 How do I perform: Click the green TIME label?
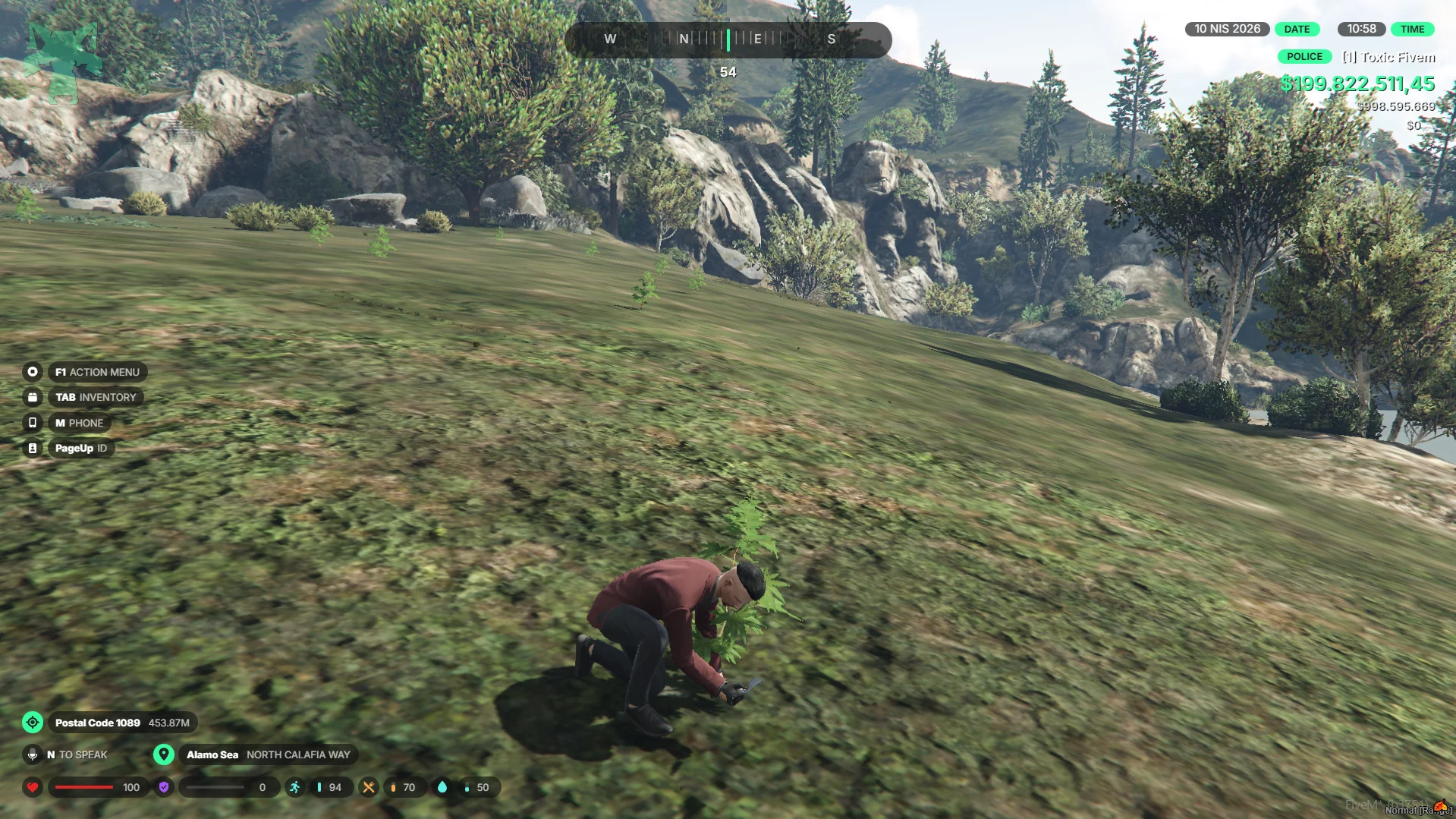click(1412, 30)
